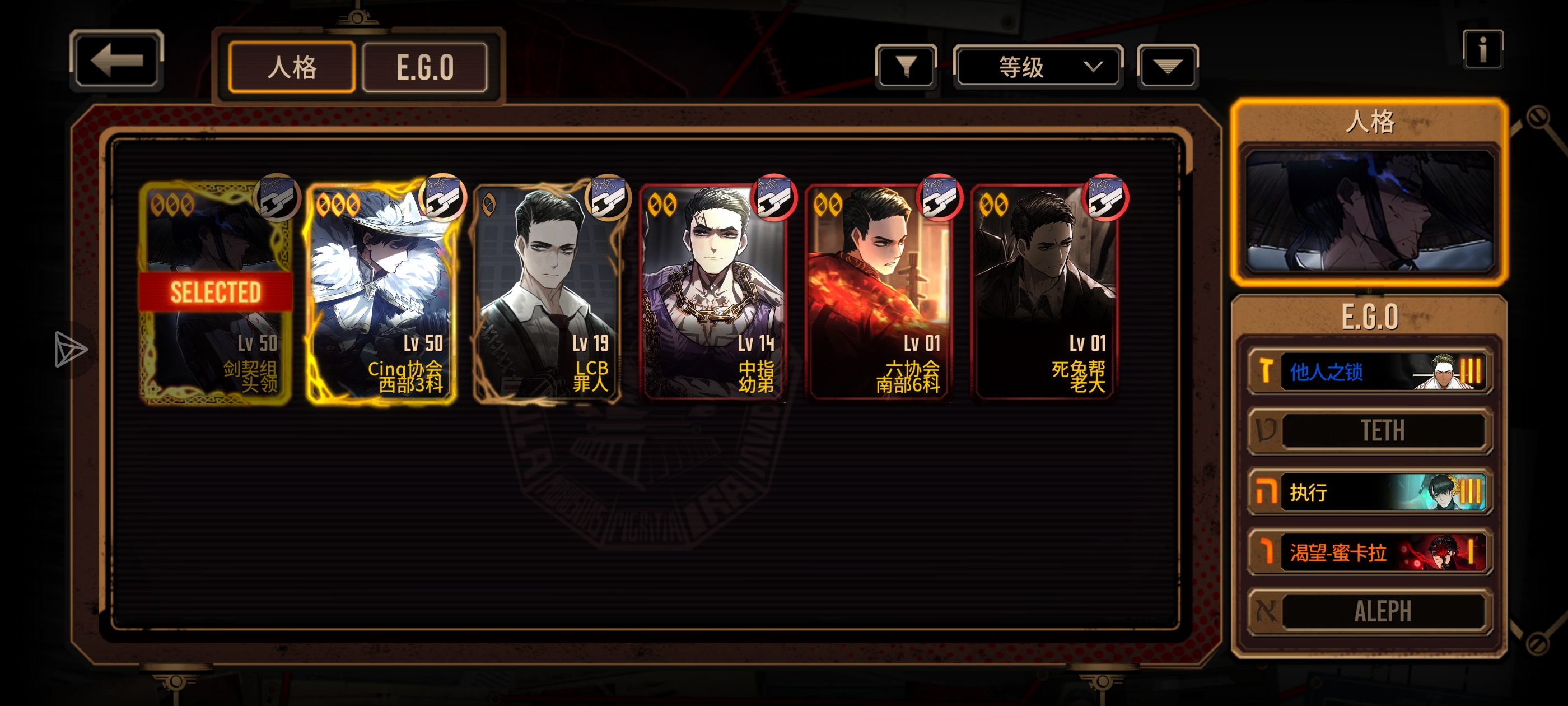
Task: Pick the 中指幼弟 identity card
Action: (x=713, y=292)
